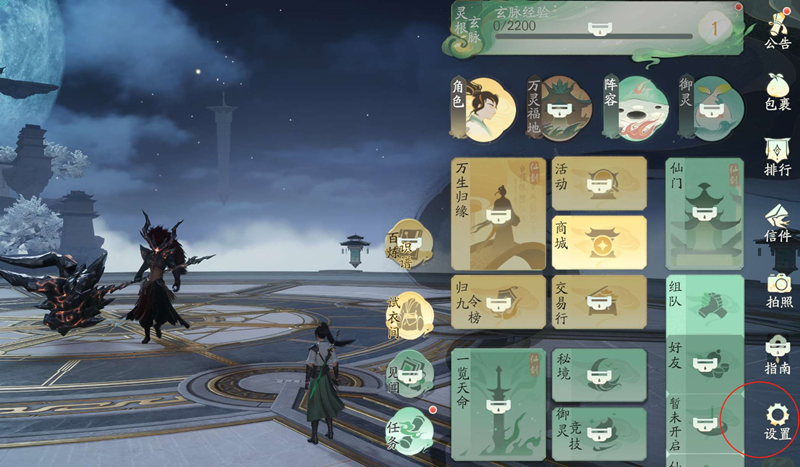Enter the 试衣间 fitting room

pyautogui.click(x=410, y=314)
